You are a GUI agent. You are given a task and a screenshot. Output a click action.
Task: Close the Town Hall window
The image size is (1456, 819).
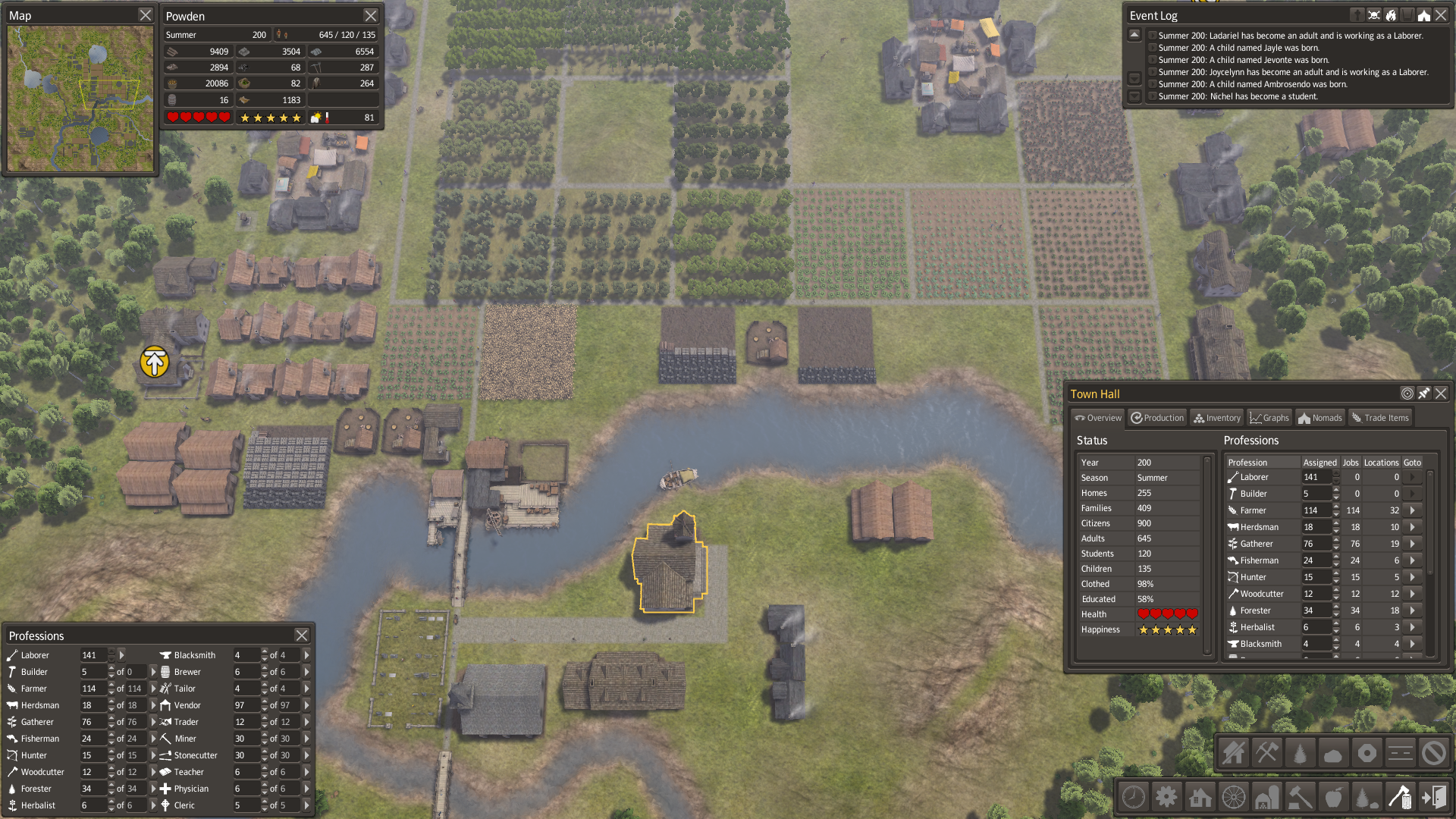click(1441, 394)
